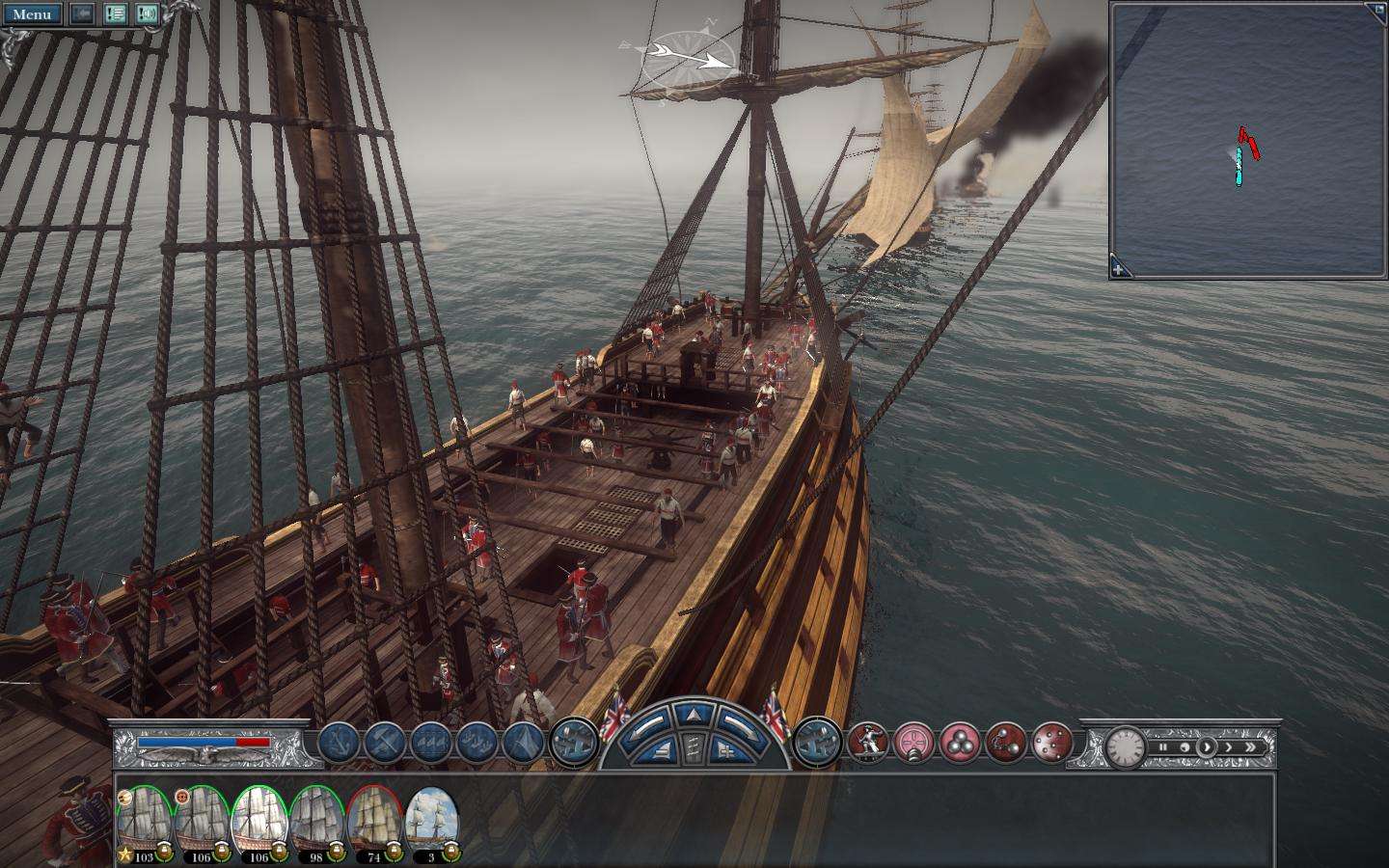Select the flagship card with gold star
This screenshot has height=868, width=1389.
coord(145,821)
